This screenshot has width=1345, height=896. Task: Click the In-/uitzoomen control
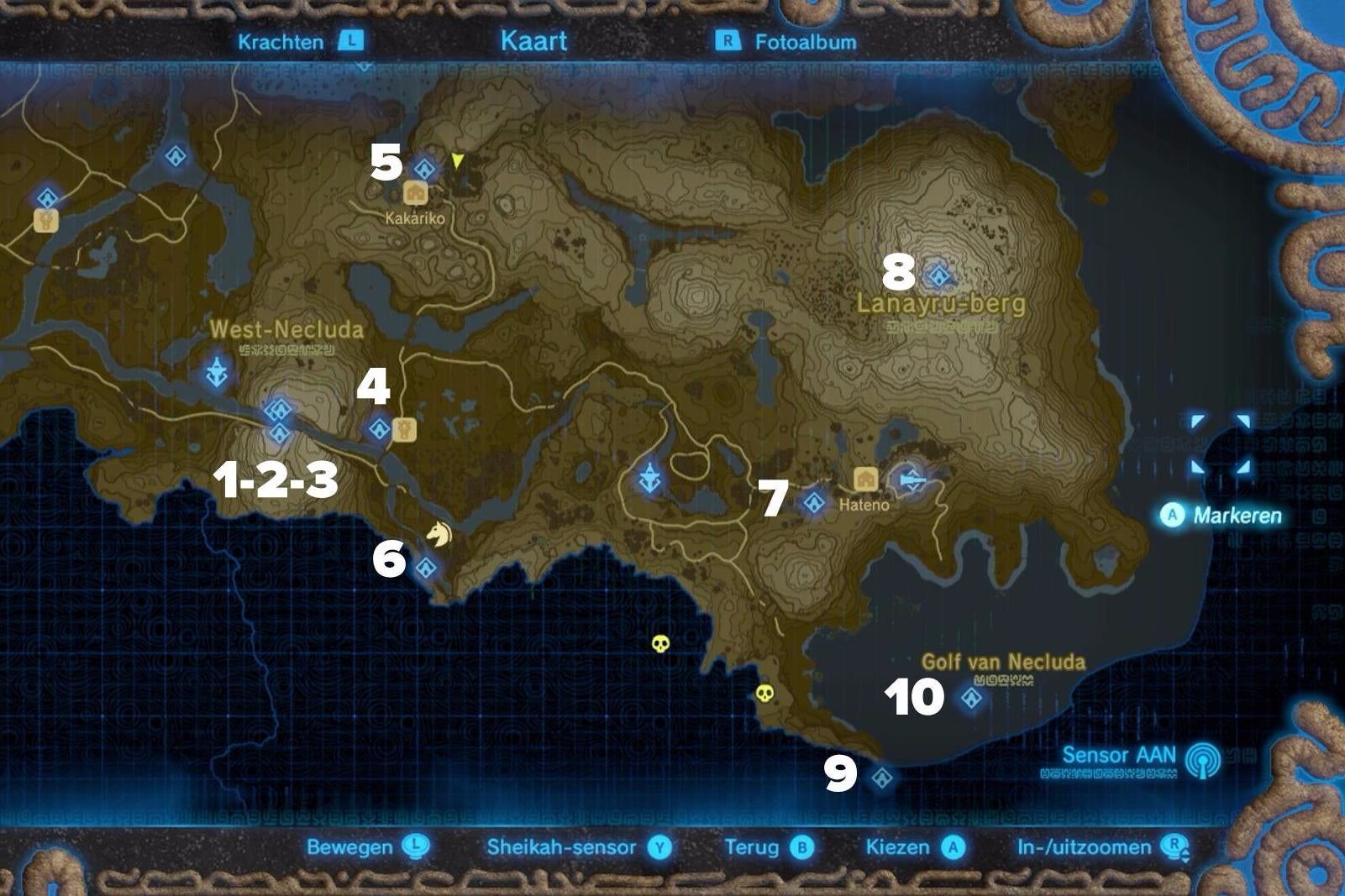pos(1098,848)
